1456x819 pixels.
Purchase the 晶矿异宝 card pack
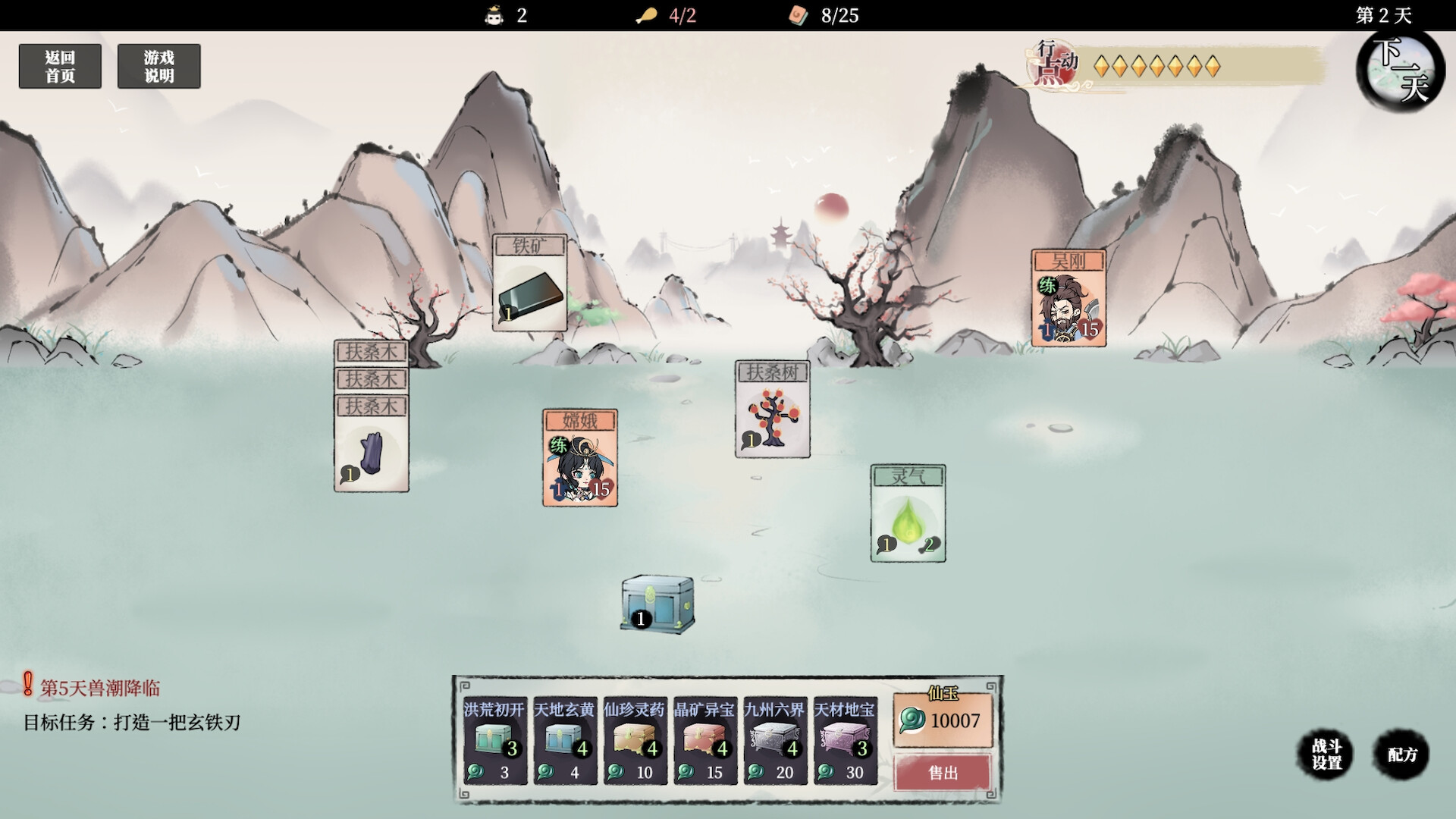click(704, 740)
